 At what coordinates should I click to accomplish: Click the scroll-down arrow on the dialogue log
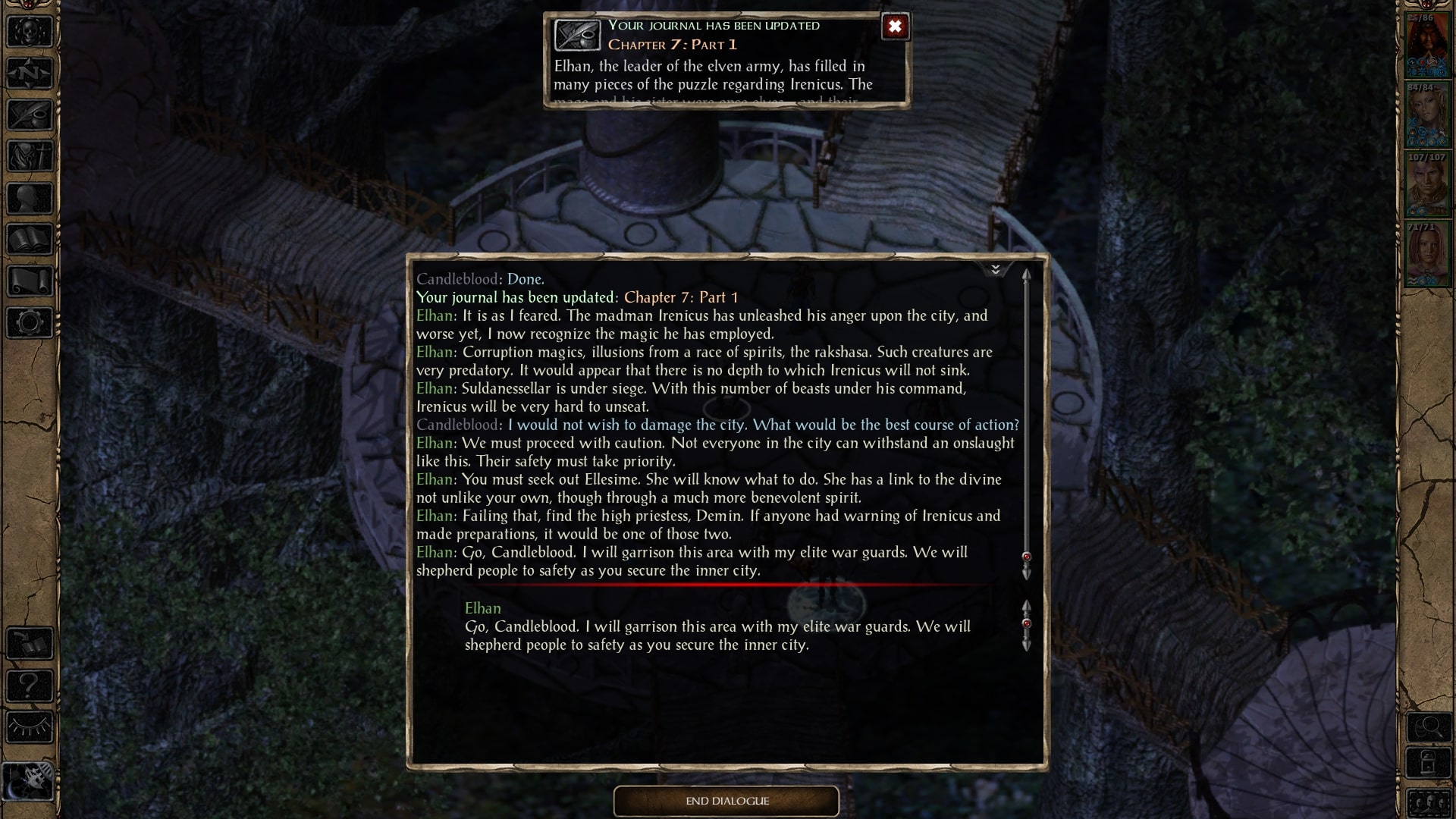pos(1028,575)
